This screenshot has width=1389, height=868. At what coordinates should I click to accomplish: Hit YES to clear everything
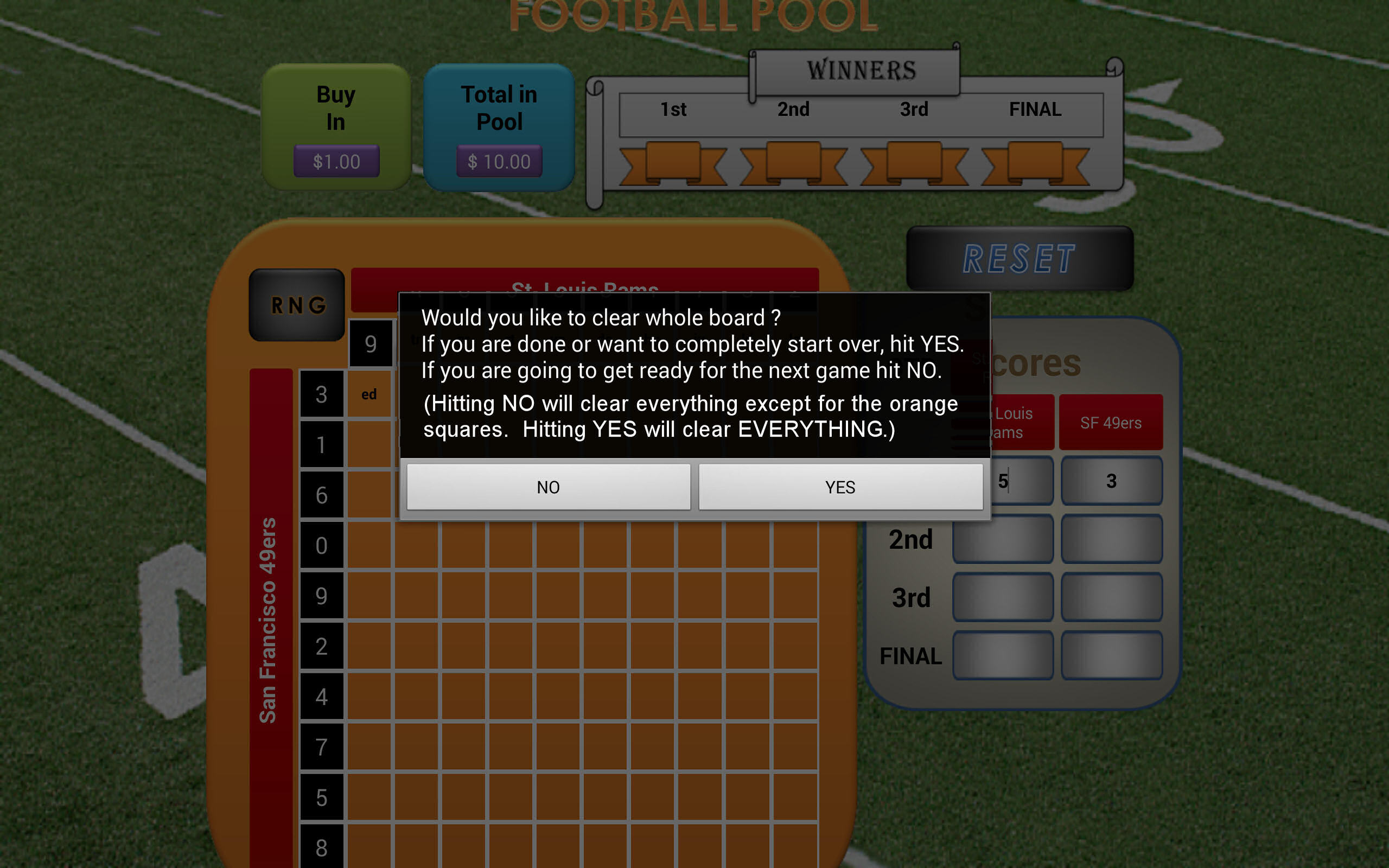coord(840,487)
